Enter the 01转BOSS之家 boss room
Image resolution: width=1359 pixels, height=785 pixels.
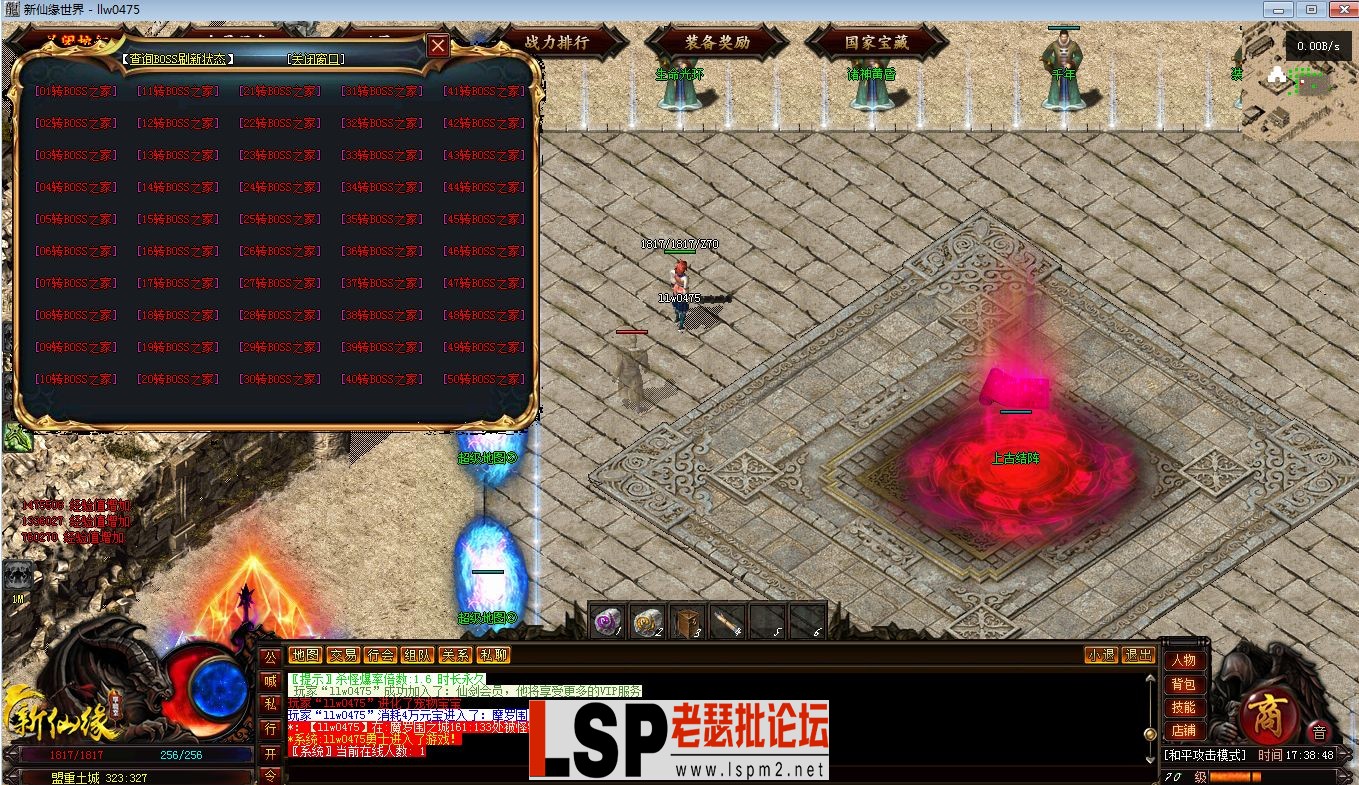click(74, 90)
